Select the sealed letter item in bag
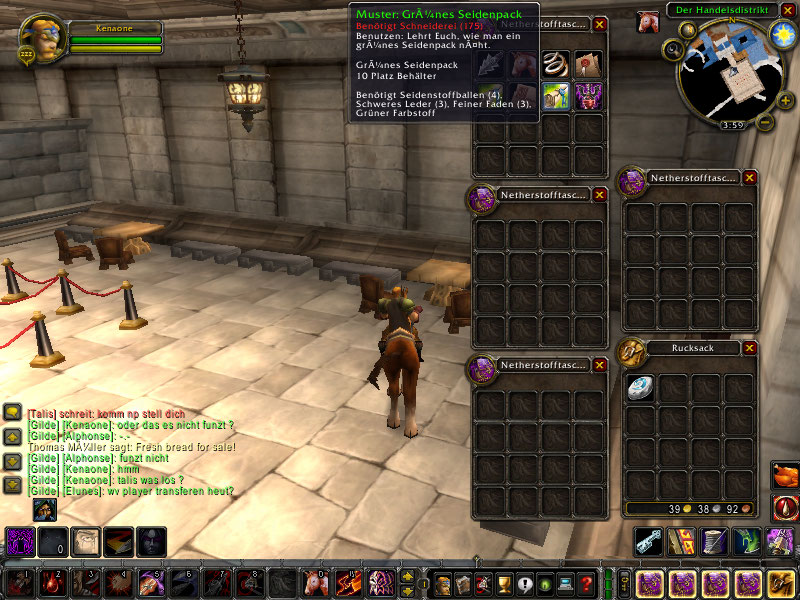The image size is (800, 600). pyautogui.click(x=588, y=65)
